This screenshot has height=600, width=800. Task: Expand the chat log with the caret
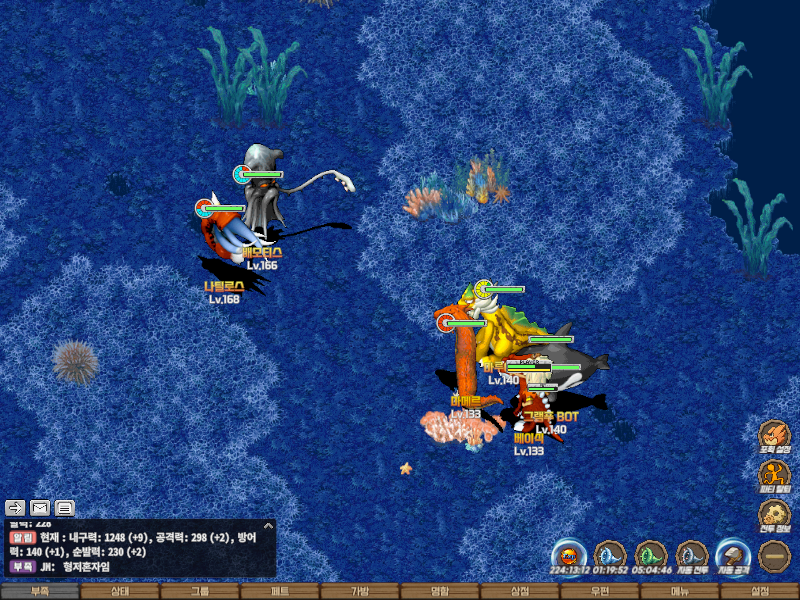click(268, 525)
